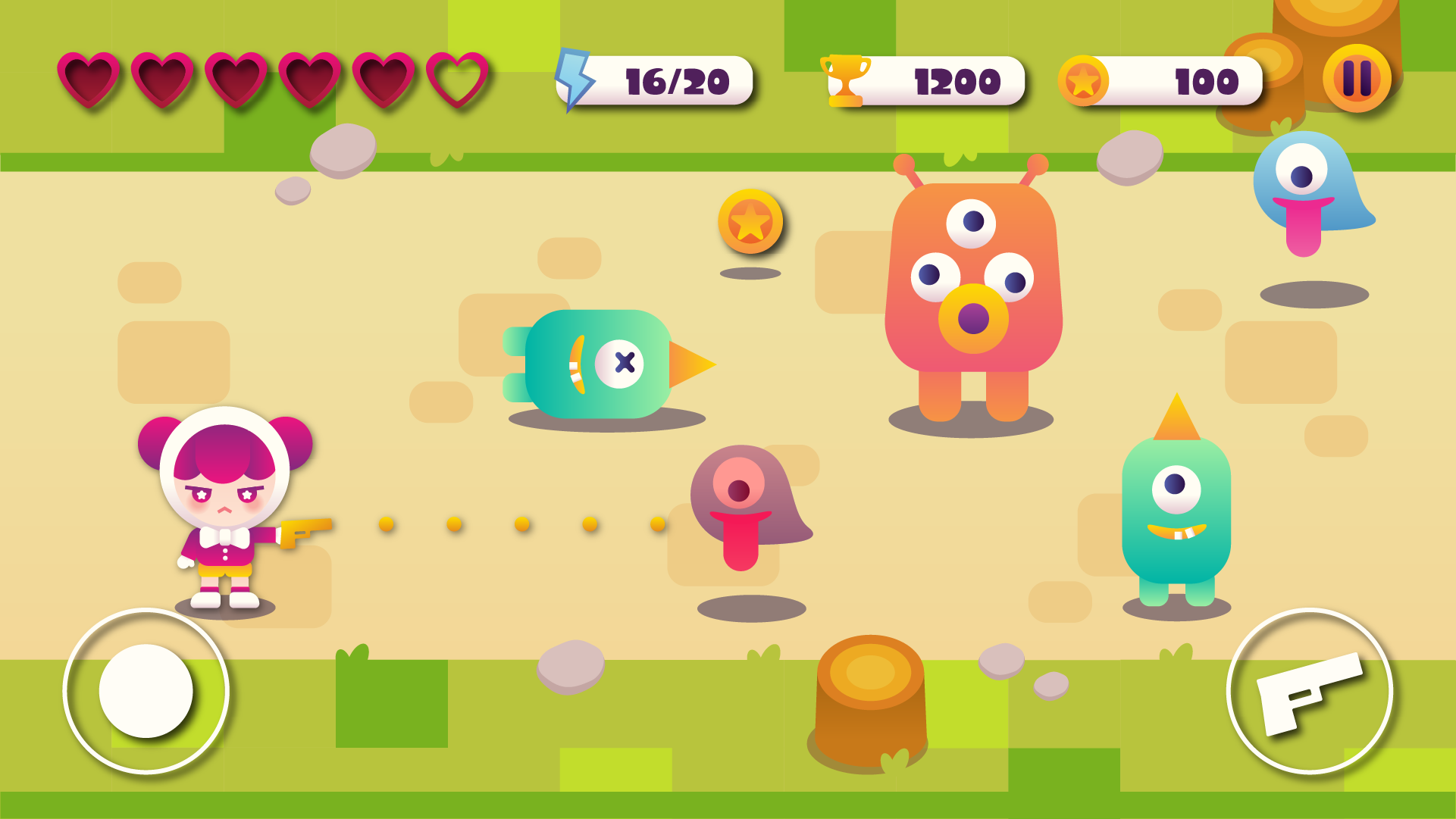Tap the pistol fire button

(1309, 691)
